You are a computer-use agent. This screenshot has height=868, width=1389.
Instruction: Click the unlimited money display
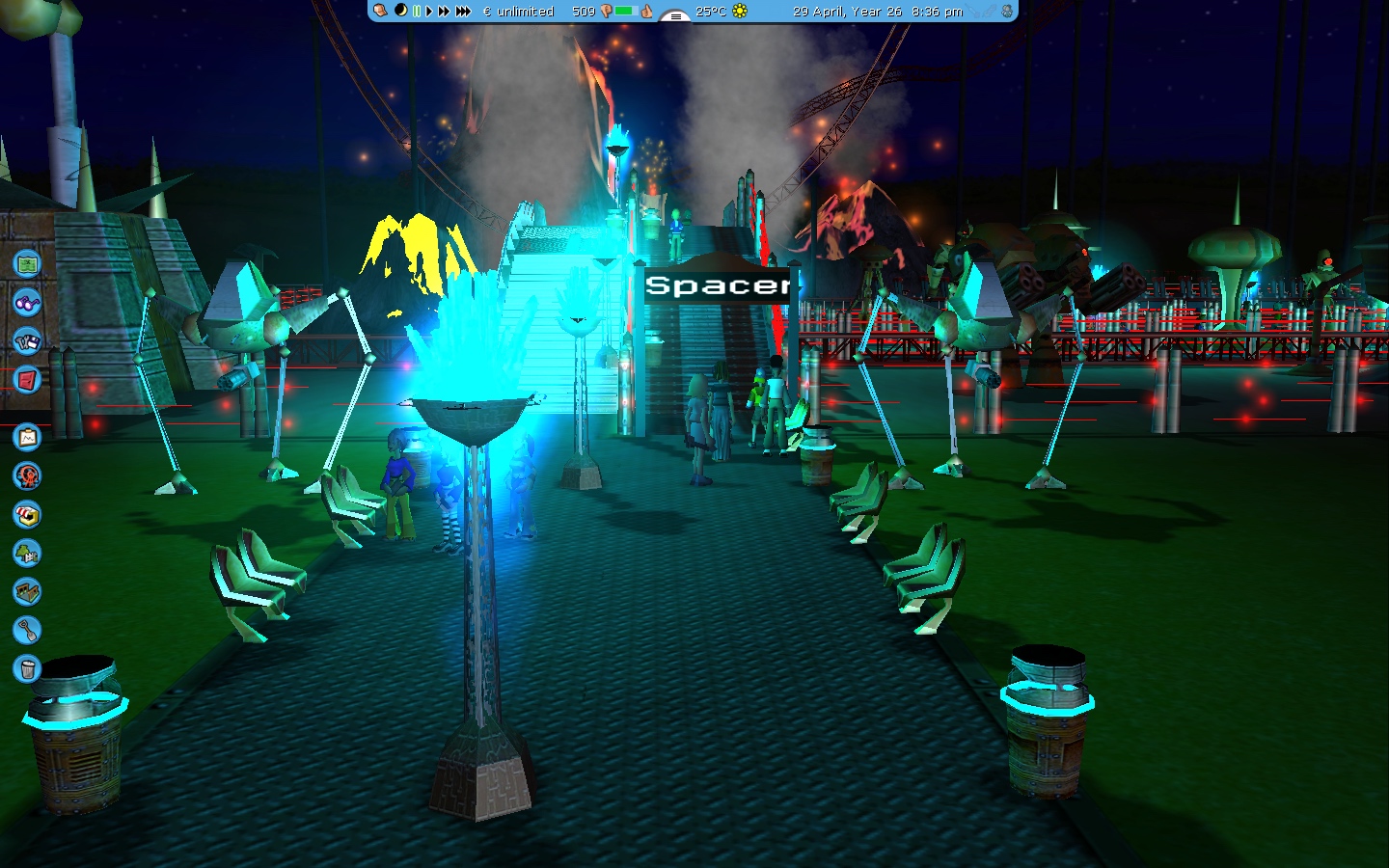point(519,12)
